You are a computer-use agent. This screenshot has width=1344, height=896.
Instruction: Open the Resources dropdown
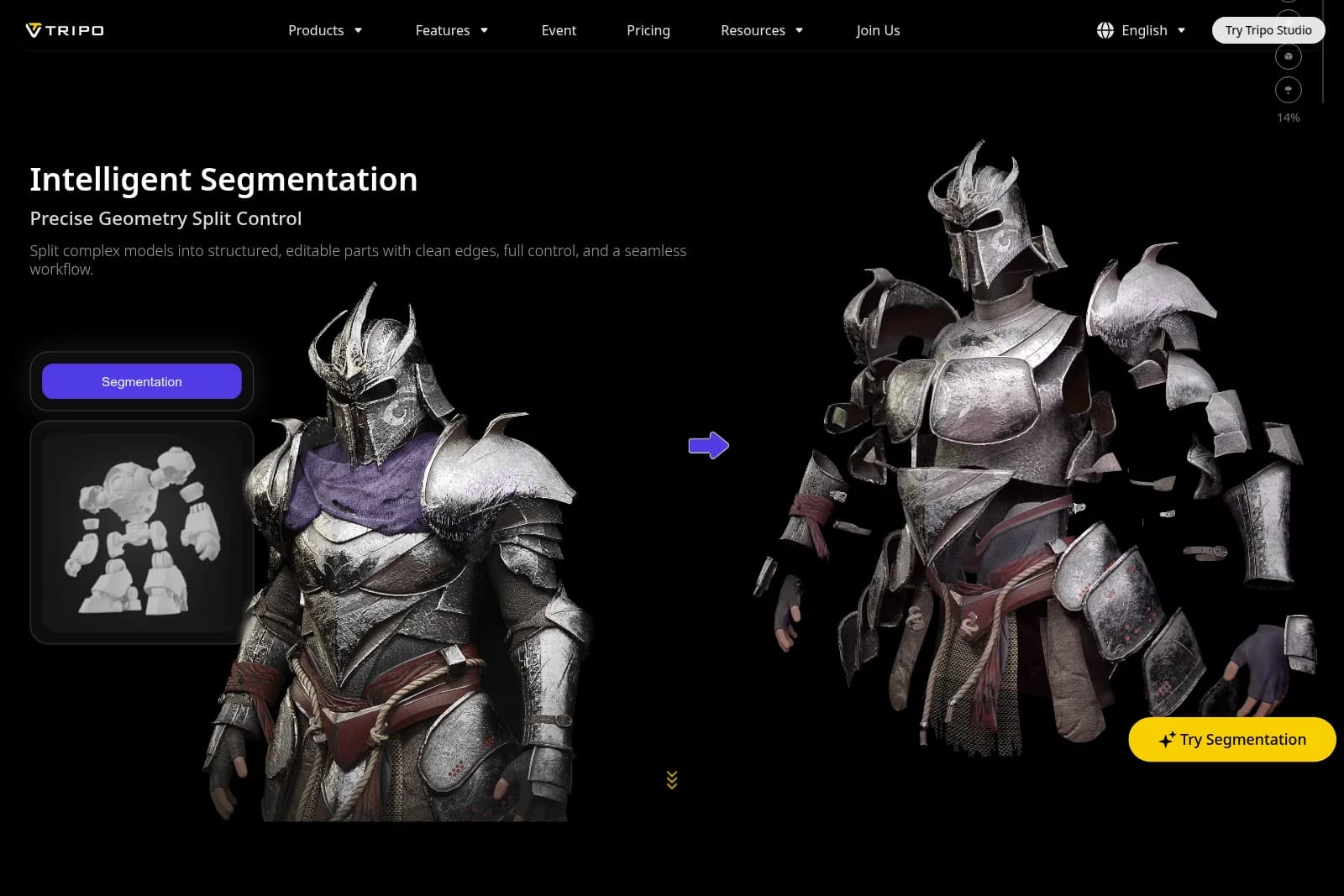761,30
